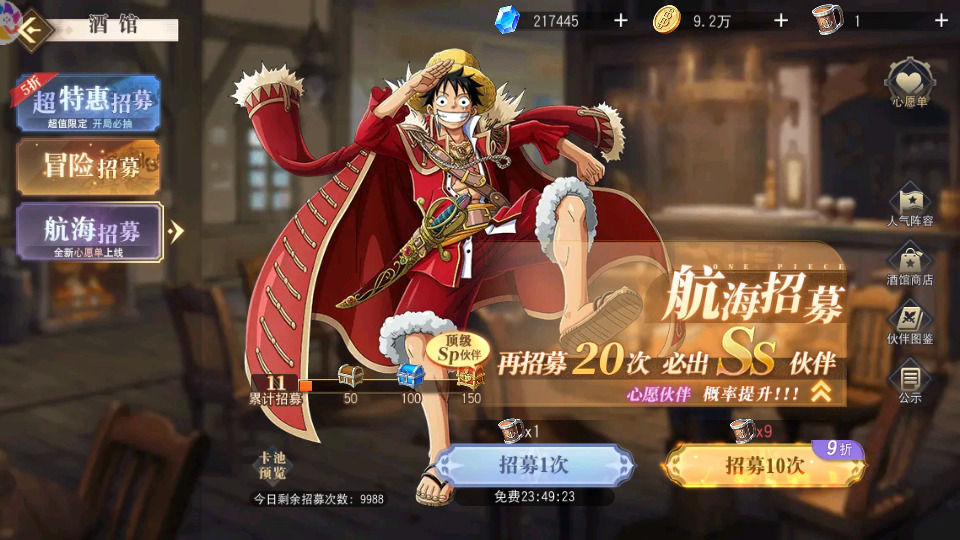The height and width of the screenshot is (540, 960).
Task: Add recruit mugs with the plus button
Action: 941,20
